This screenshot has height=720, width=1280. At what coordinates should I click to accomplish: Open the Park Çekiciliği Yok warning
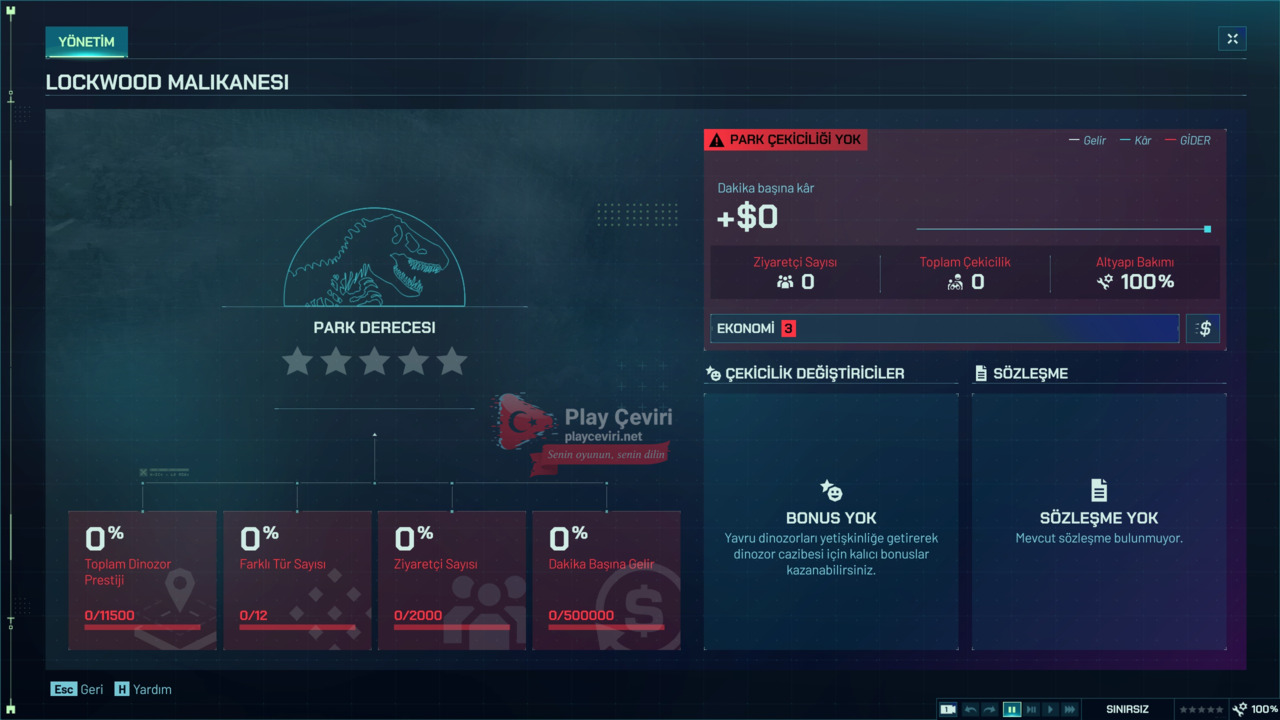(x=786, y=140)
